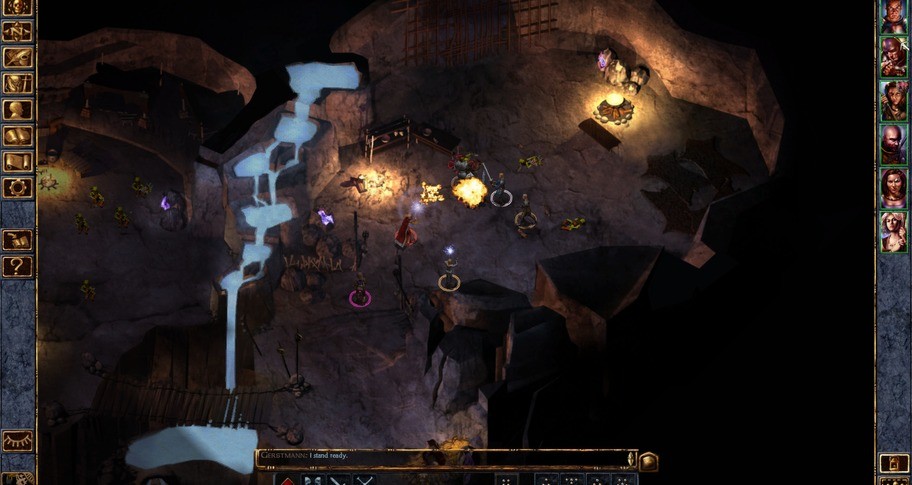Select the hooded bearded man's portrait
Screen dimensions: 912x485
coord(893,57)
